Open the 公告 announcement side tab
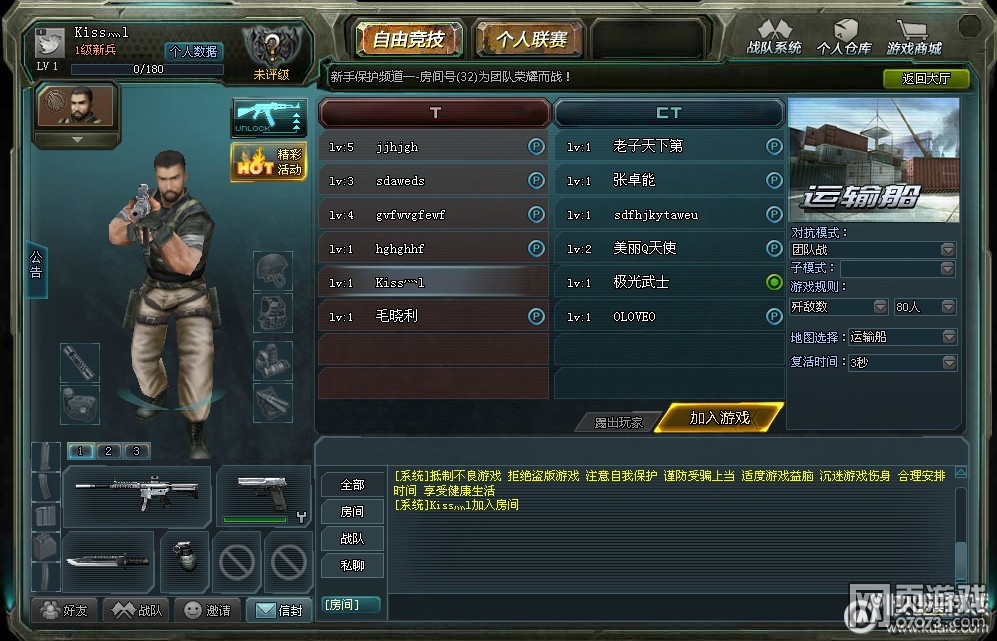This screenshot has height=641, width=997. pos(36,264)
